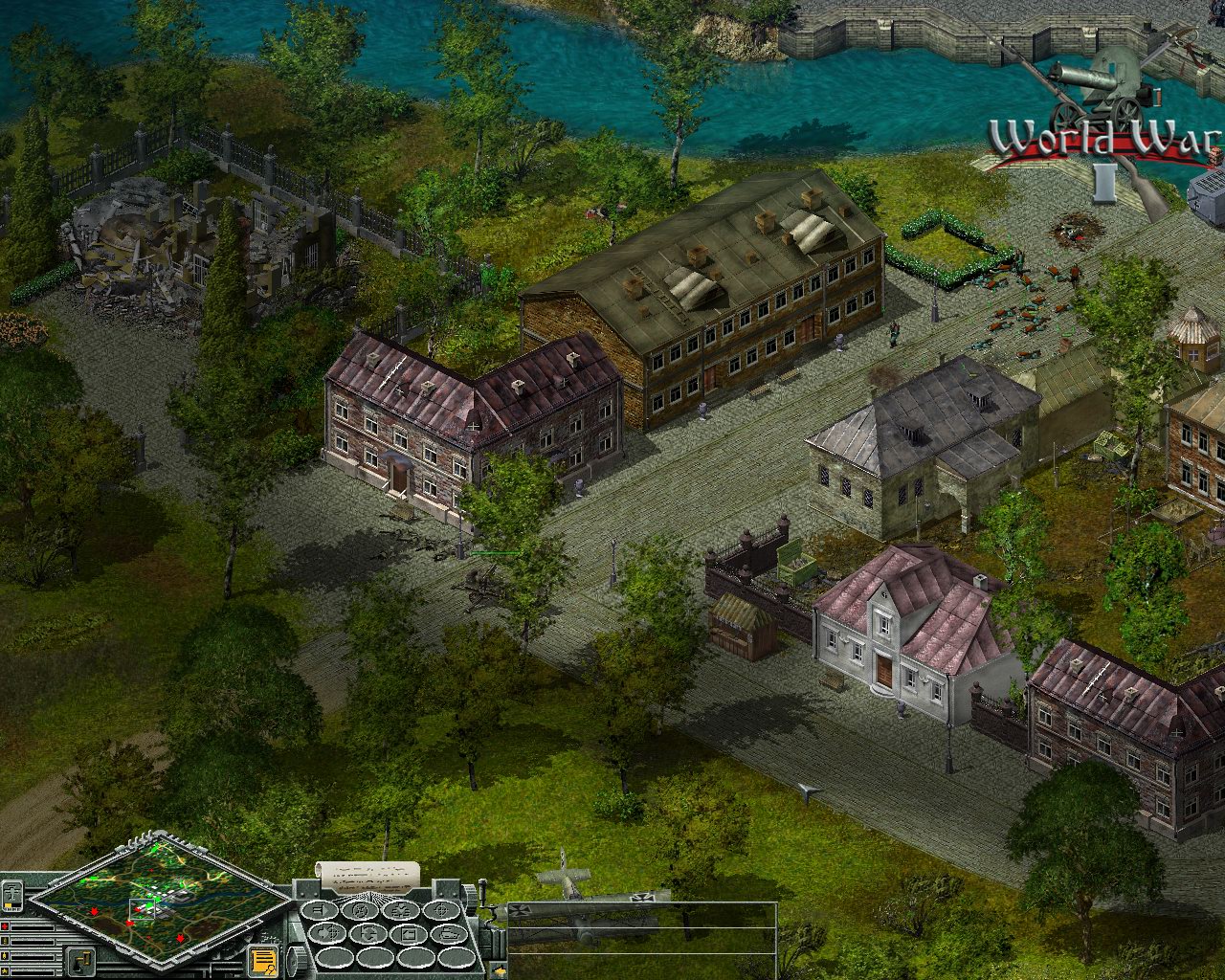The width and height of the screenshot is (1225, 980).
Task: Select the Board Vehicle tank icon
Action: [450, 933]
